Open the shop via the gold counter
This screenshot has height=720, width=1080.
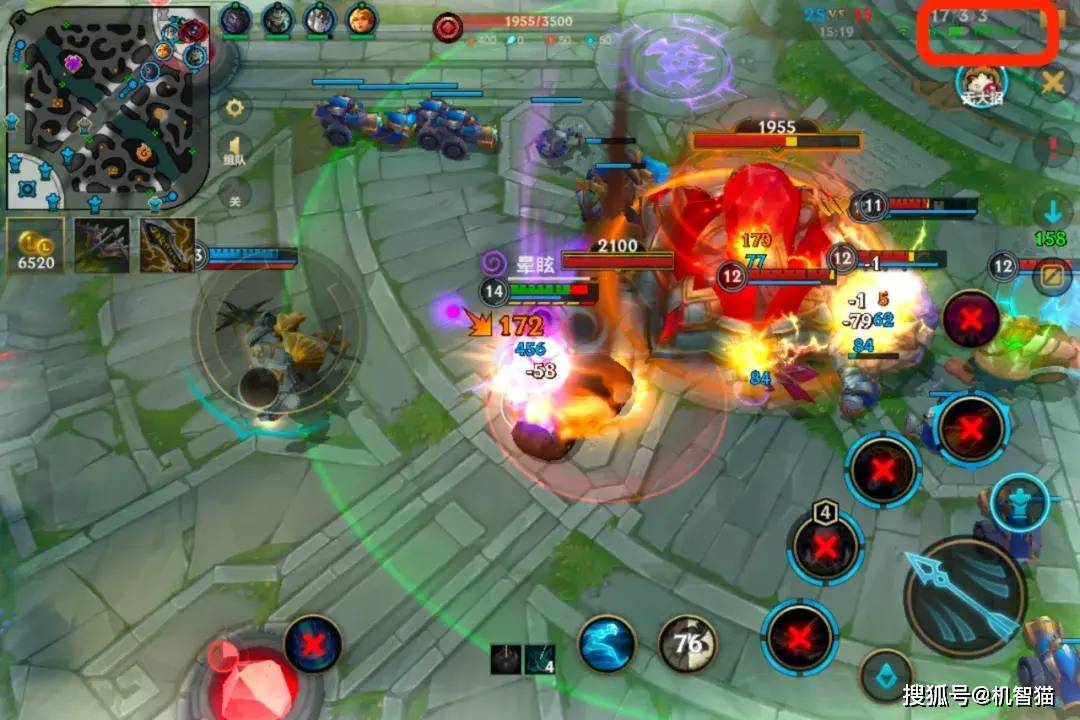(36, 246)
